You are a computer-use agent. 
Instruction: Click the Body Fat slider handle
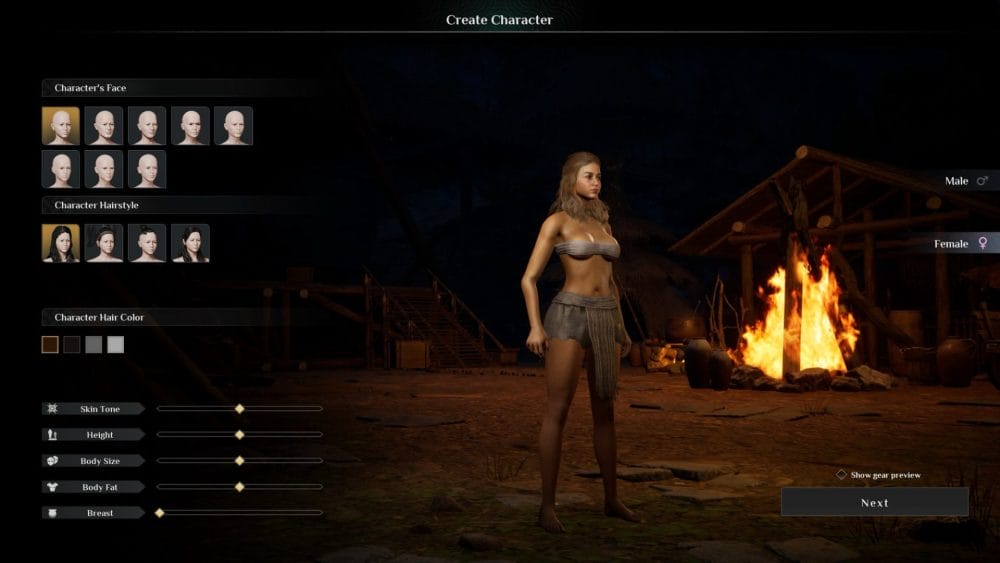(239, 487)
